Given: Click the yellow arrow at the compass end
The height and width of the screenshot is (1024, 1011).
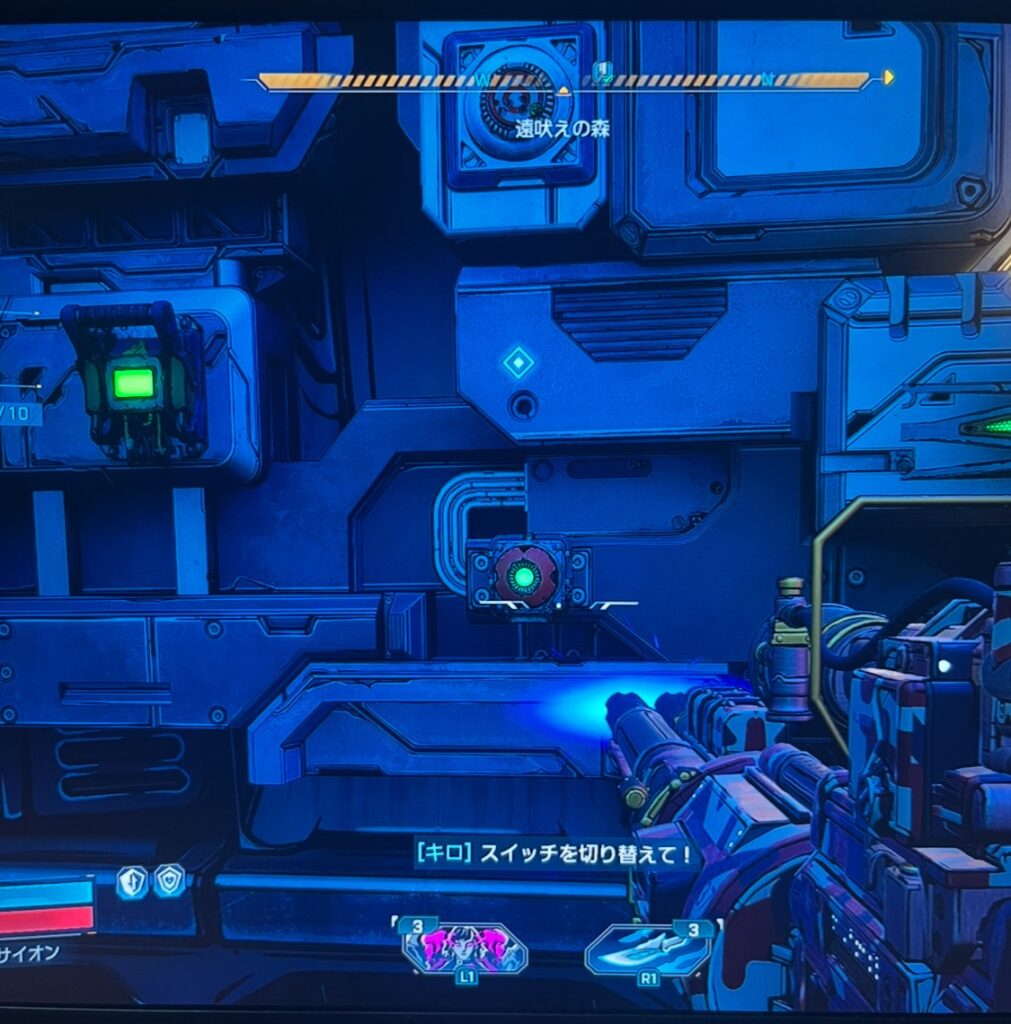Looking at the screenshot, I should (889, 77).
